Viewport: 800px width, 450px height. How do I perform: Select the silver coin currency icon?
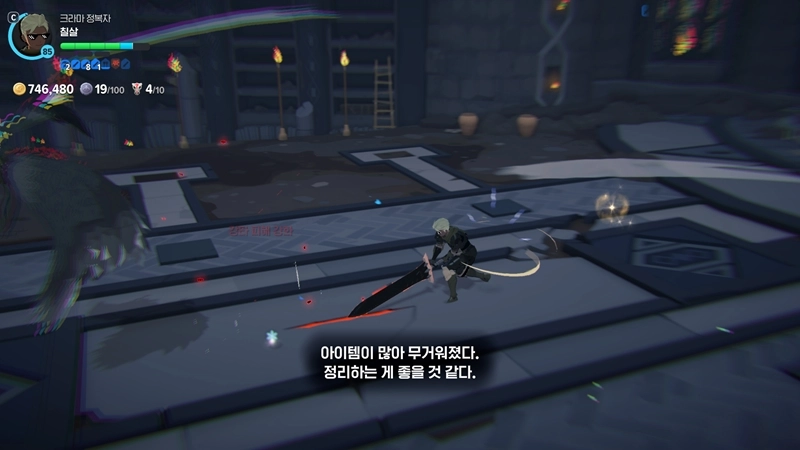coord(86,89)
